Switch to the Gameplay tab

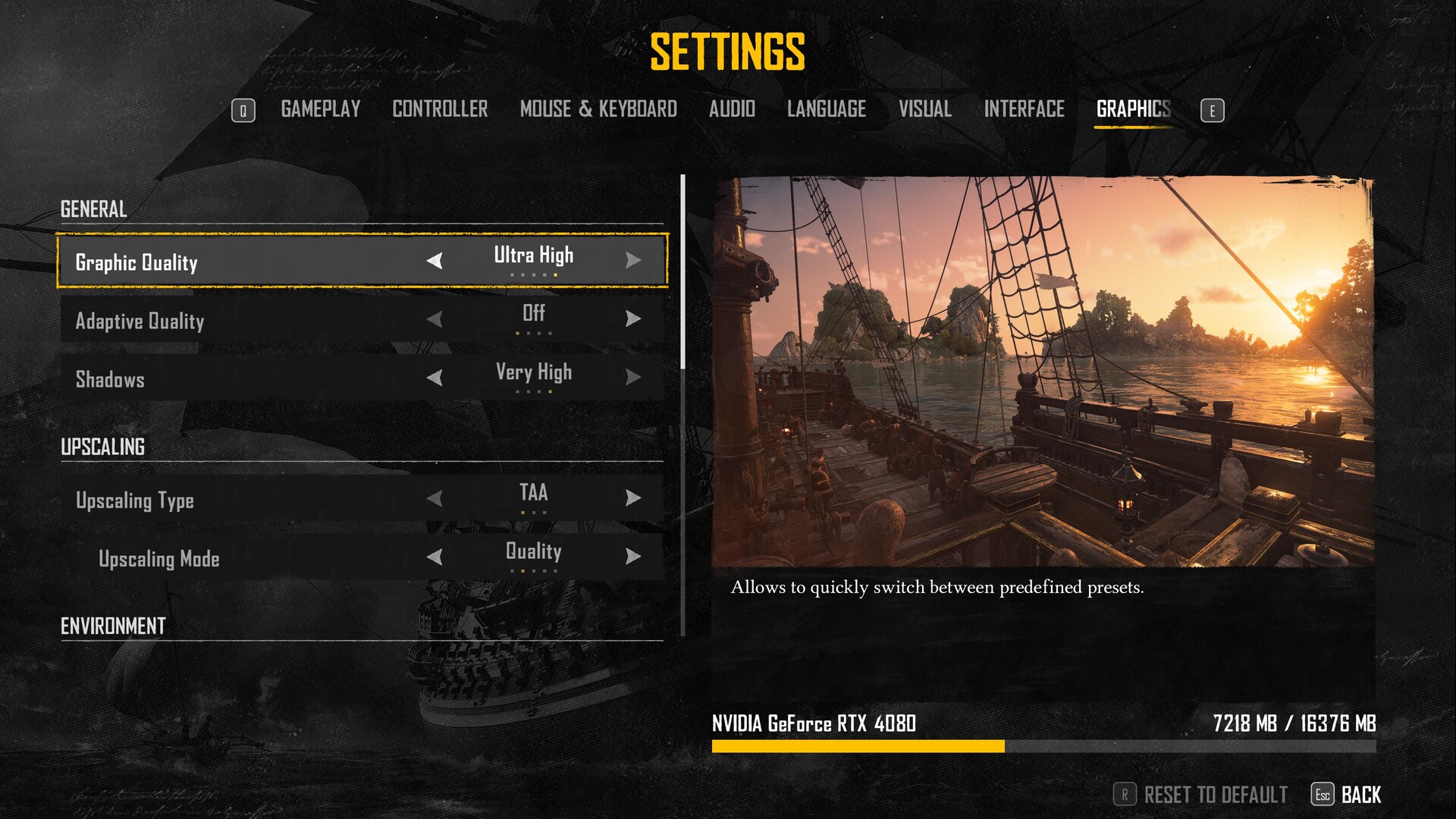[320, 110]
